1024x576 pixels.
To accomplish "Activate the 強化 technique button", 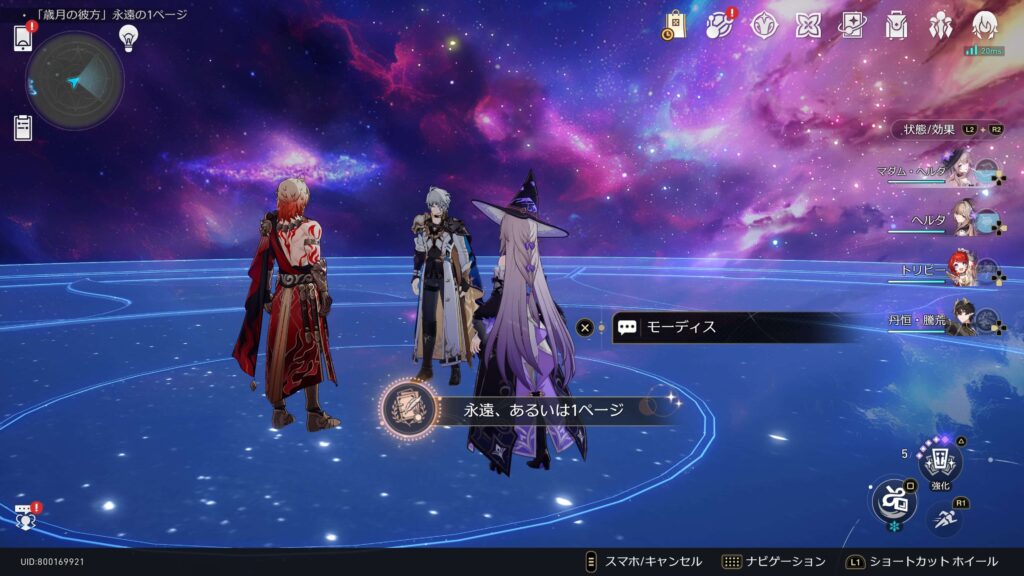I will (x=940, y=463).
